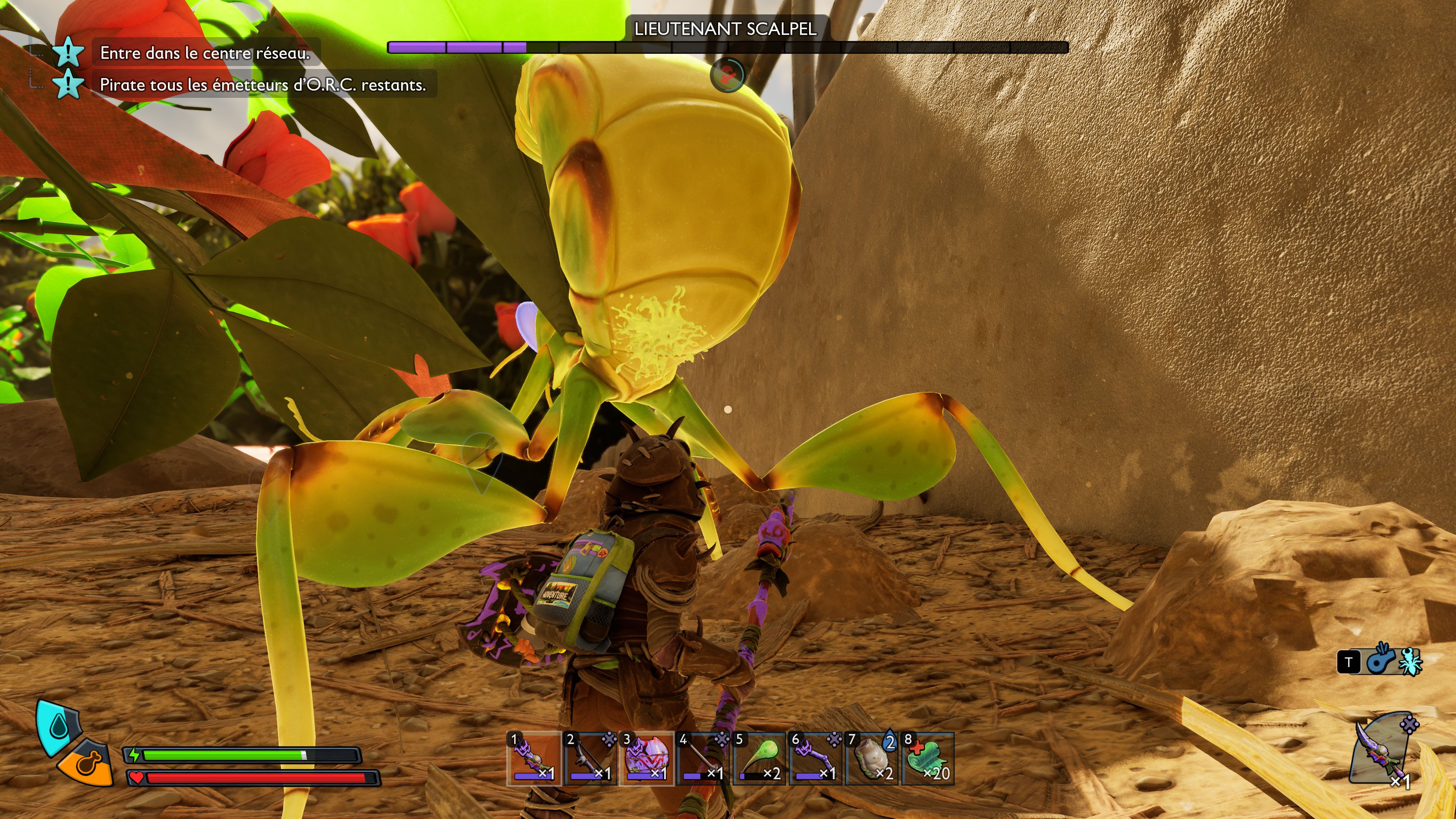1456x819 pixels.
Task: Select the green bandage stack of 20
Action: [928, 758]
